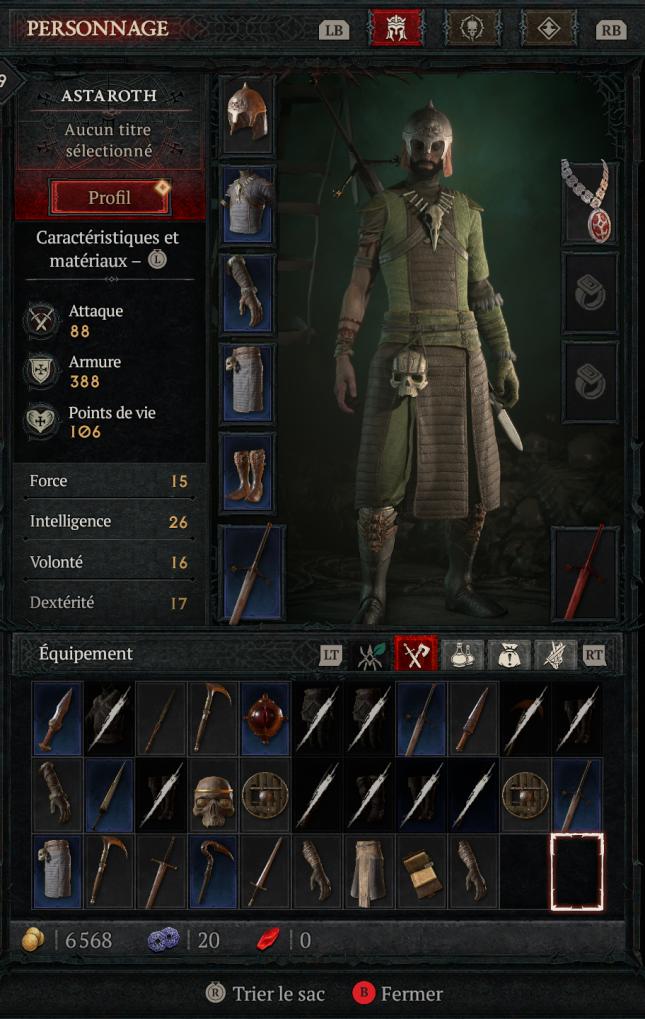Inspect the equipped red gem amulet
This screenshot has height=1019, width=645.
(589, 200)
